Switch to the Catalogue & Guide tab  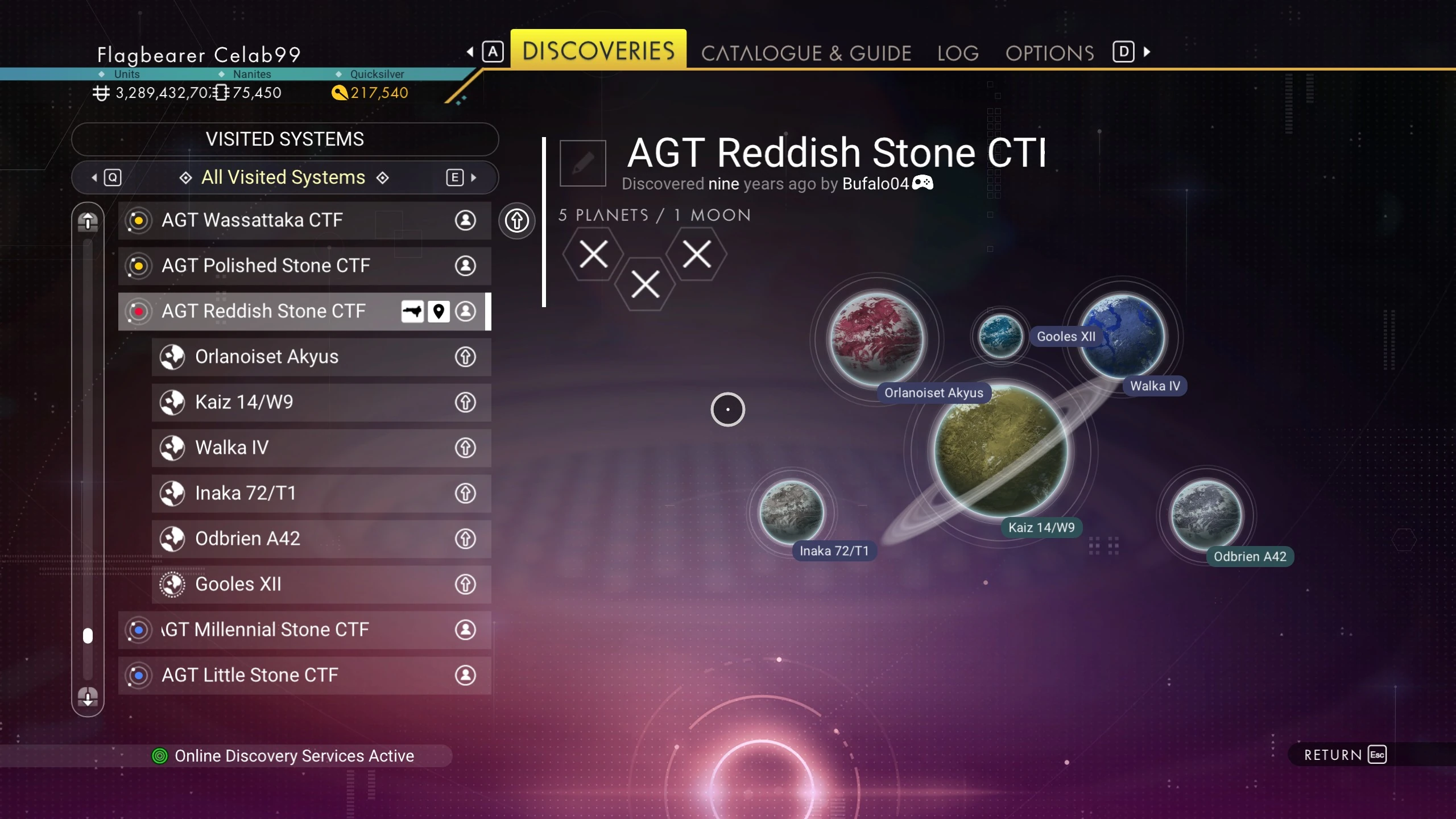pyautogui.click(x=806, y=53)
